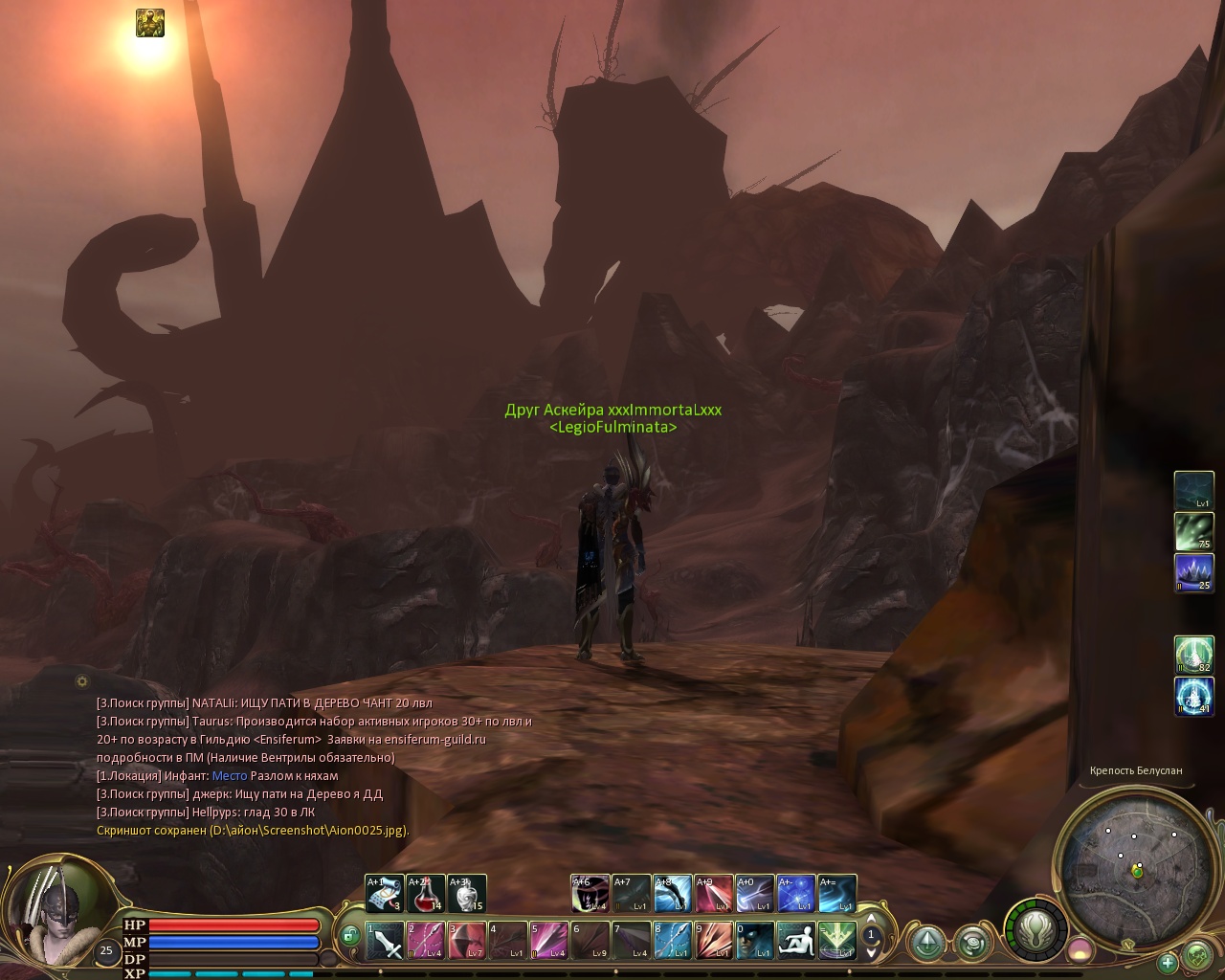Activate the green arrow burst skill
The height and width of the screenshot is (980, 1225).
[836, 941]
